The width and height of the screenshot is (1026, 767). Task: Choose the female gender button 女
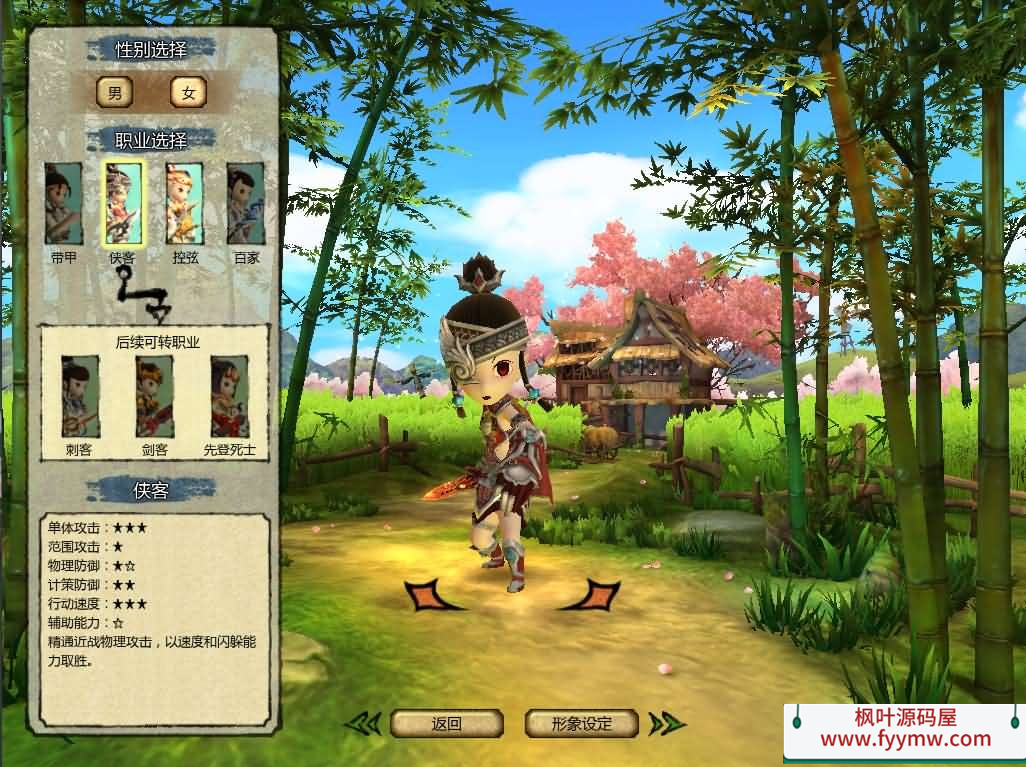187,93
